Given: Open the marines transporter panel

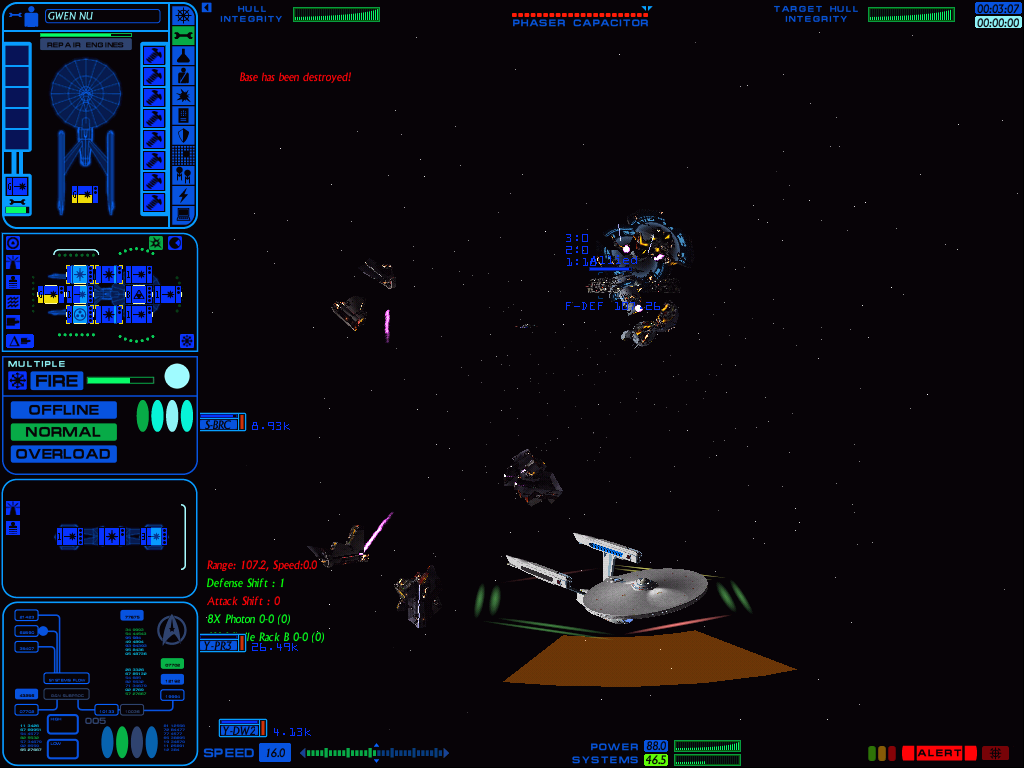Looking at the screenshot, I should (x=183, y=175).
